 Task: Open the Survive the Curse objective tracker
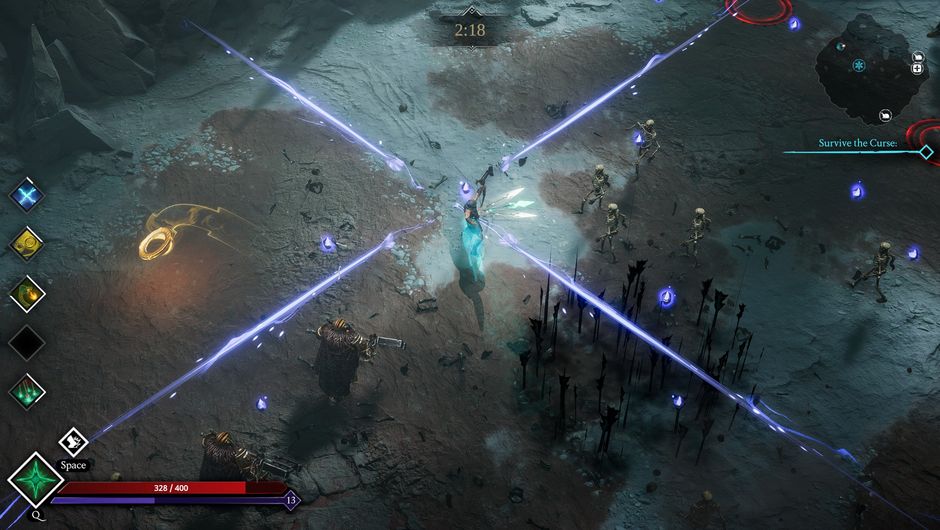tap(860, 144)
